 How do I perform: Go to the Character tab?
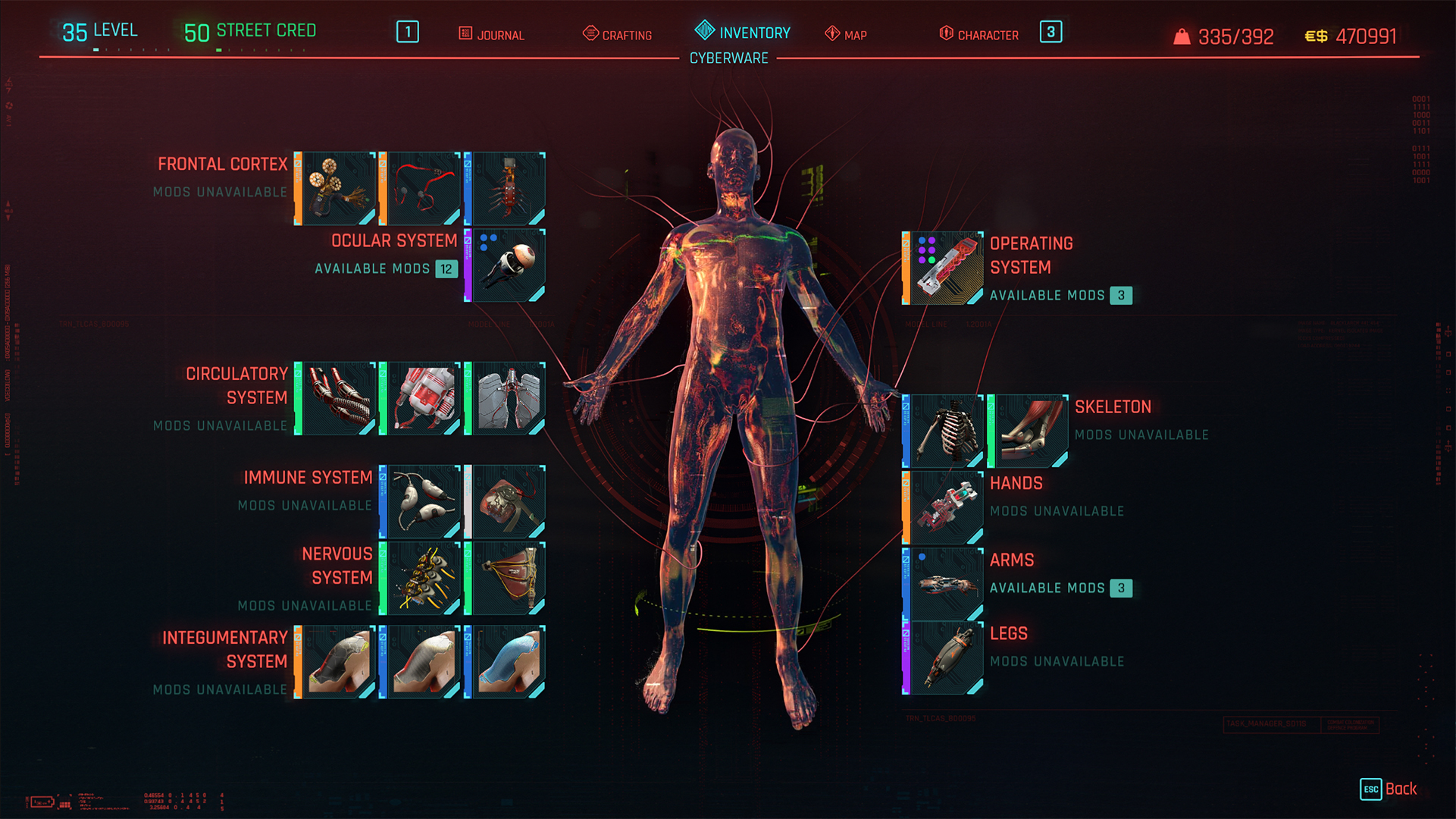click(979, 35)
